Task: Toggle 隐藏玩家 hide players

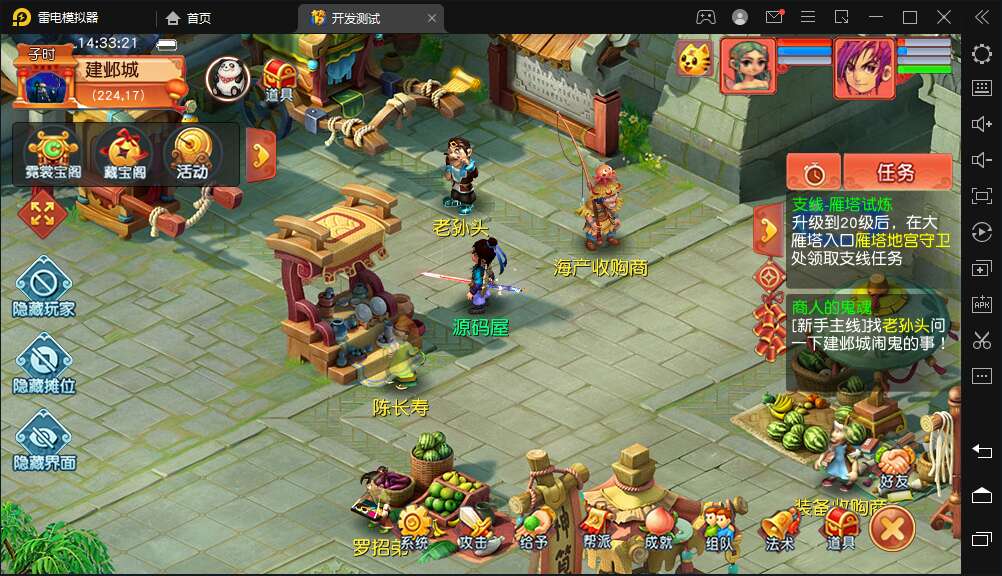Action: (44, 286)
